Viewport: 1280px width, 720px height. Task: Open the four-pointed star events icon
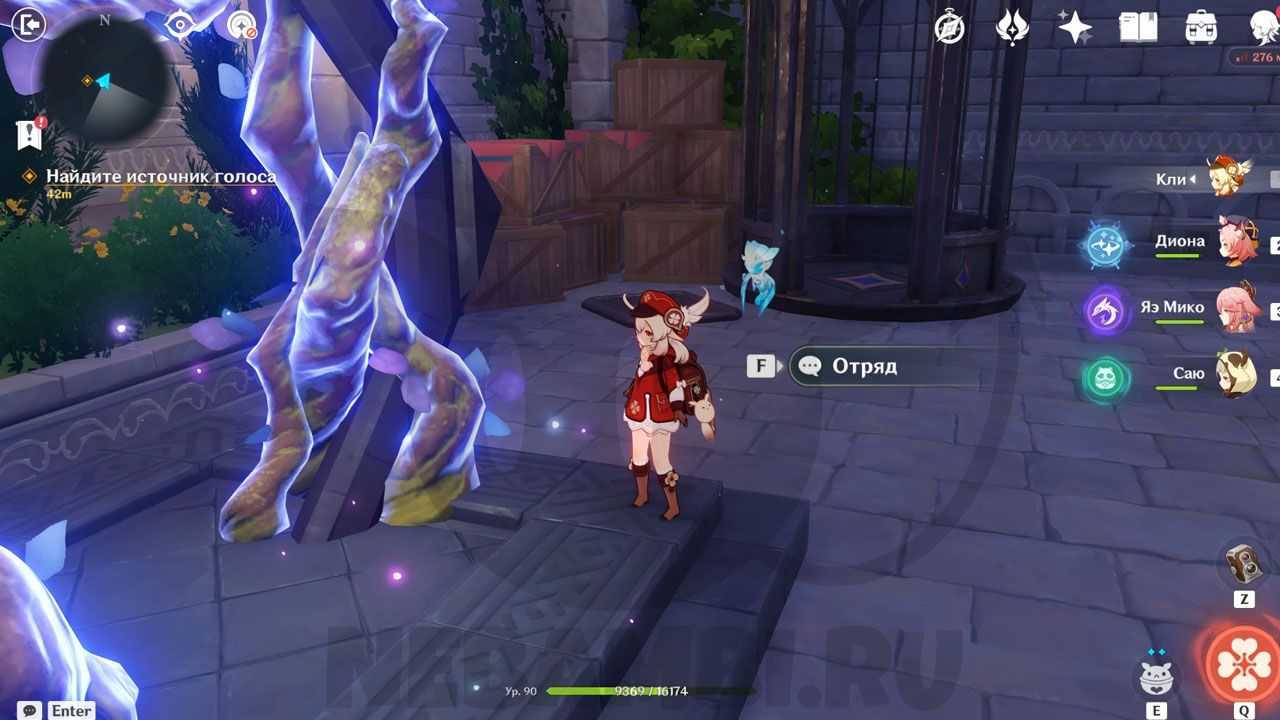(1075, 27)
